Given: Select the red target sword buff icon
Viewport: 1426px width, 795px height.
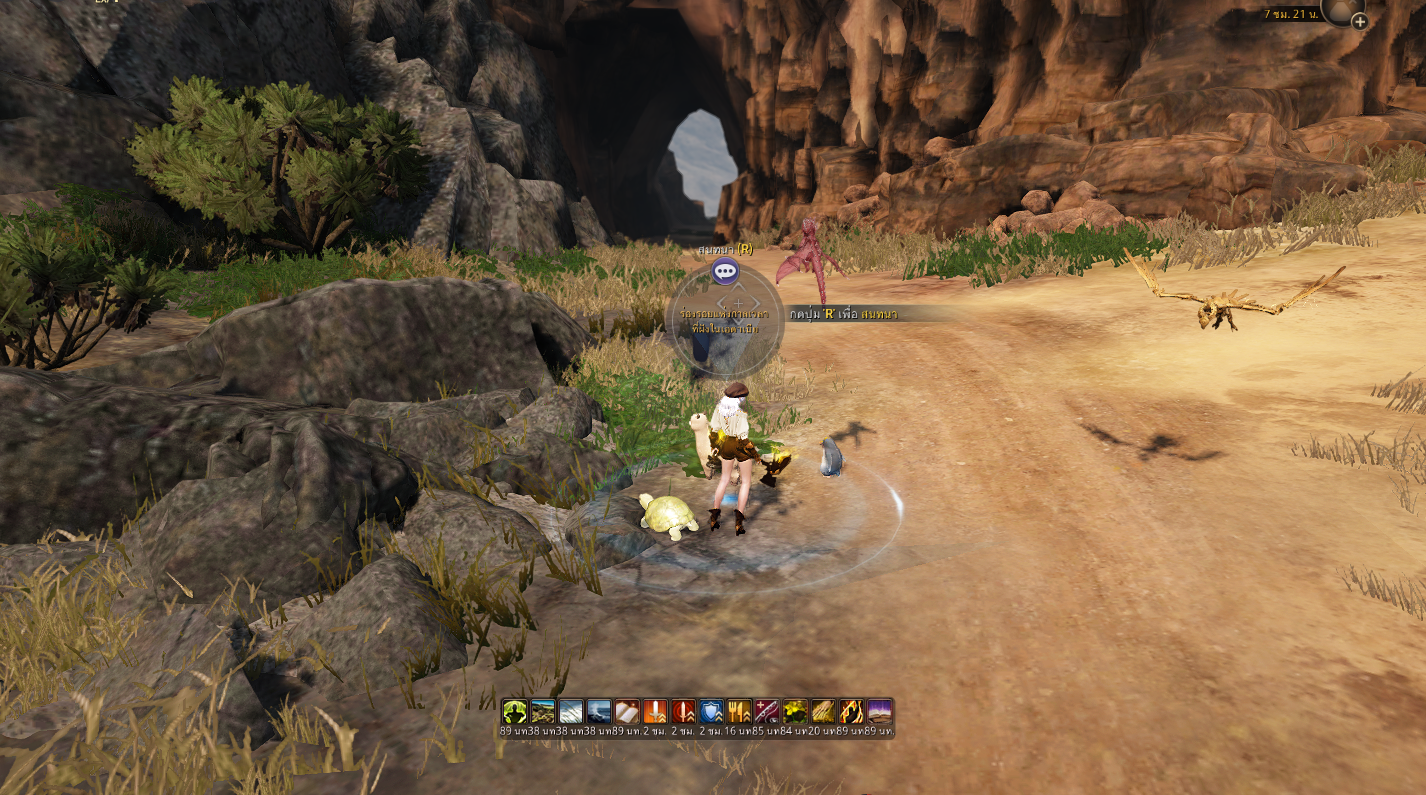Looking at the screenshot, I should [683, 711].
